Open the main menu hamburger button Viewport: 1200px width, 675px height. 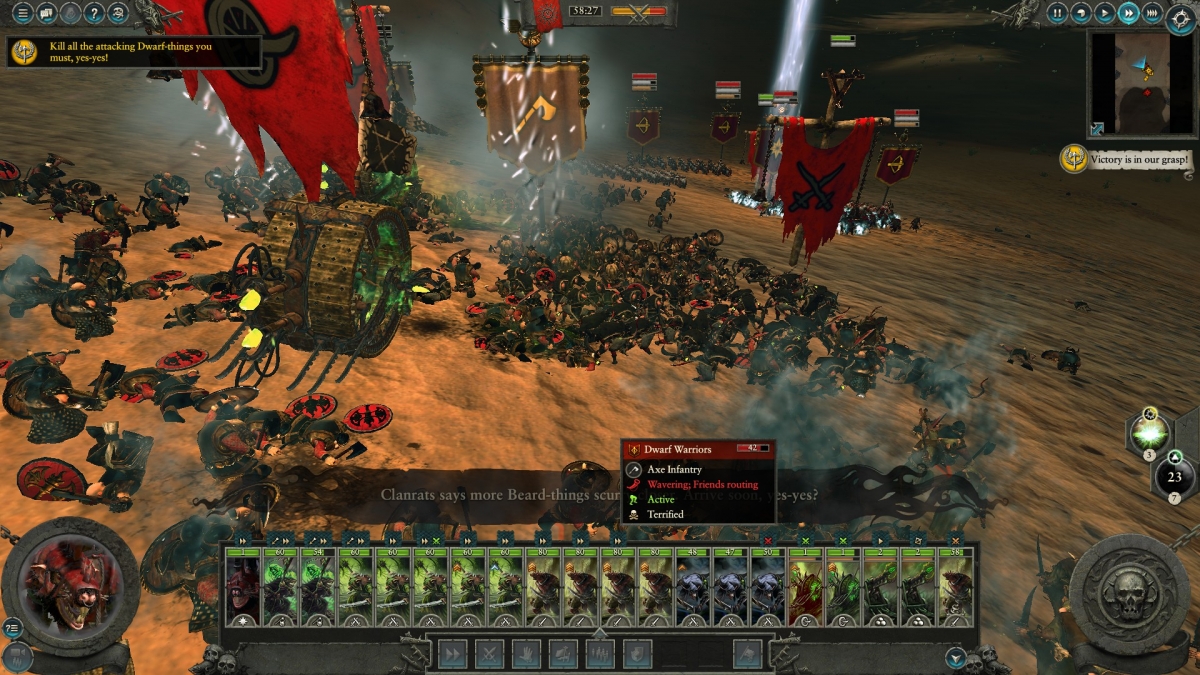pos(22,13)
